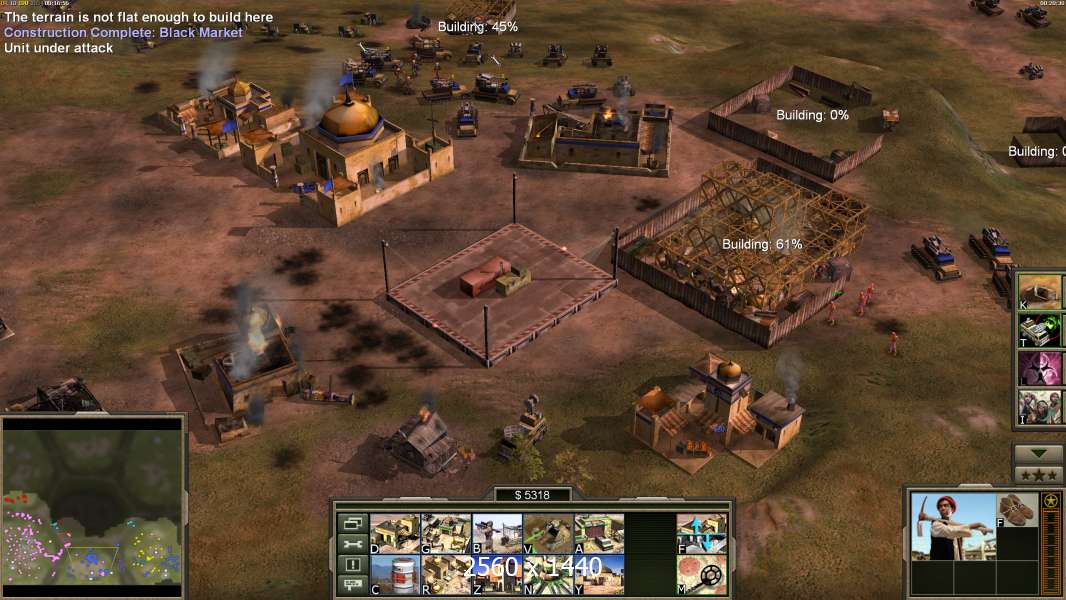Activate the detector icon labeled M
The width and height of the screenshot is (1066, 600).
point(702,575)
